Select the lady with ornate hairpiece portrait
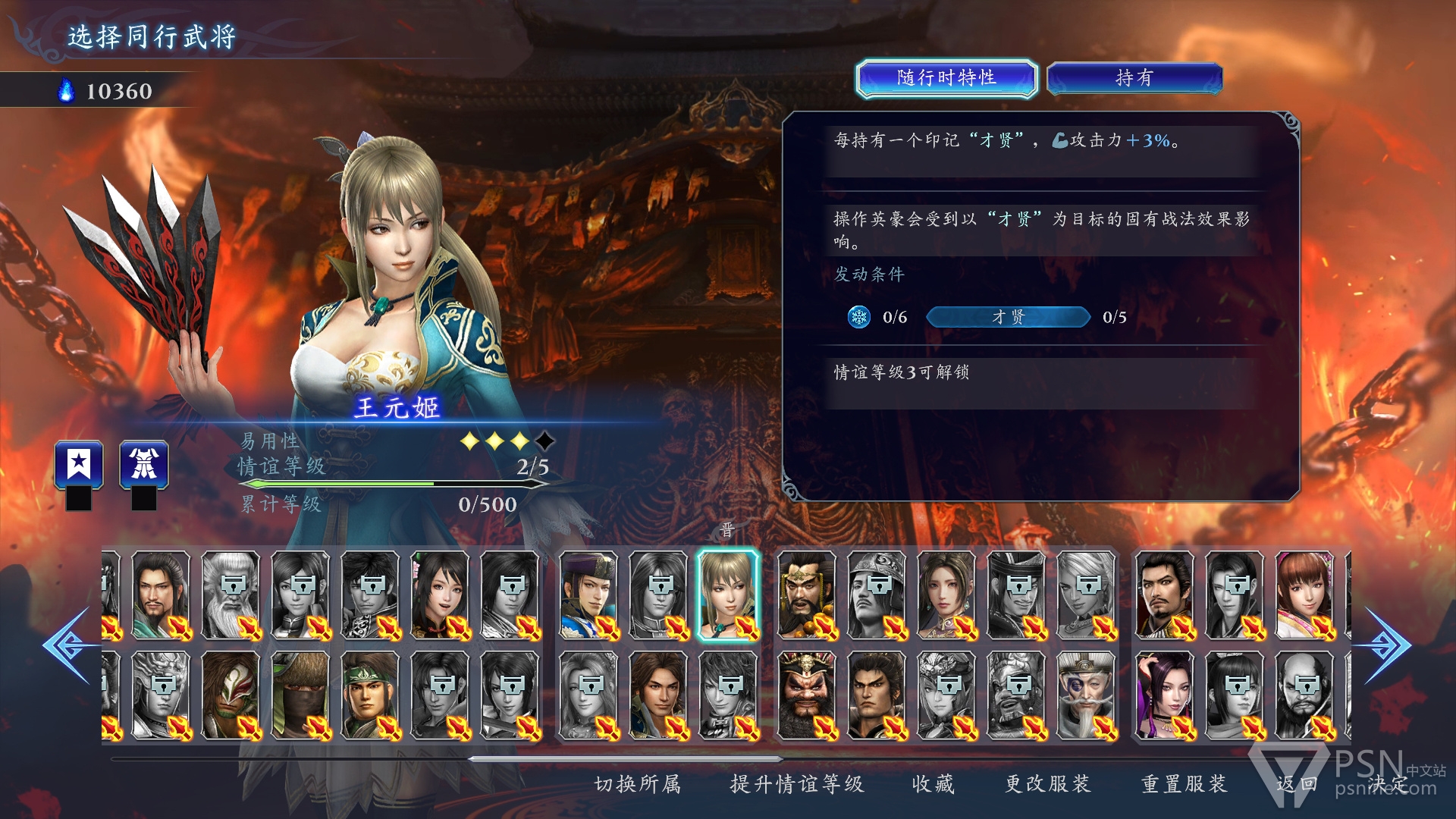The height and width of the screenshot is (819, 1456). (x=946, y=596)
